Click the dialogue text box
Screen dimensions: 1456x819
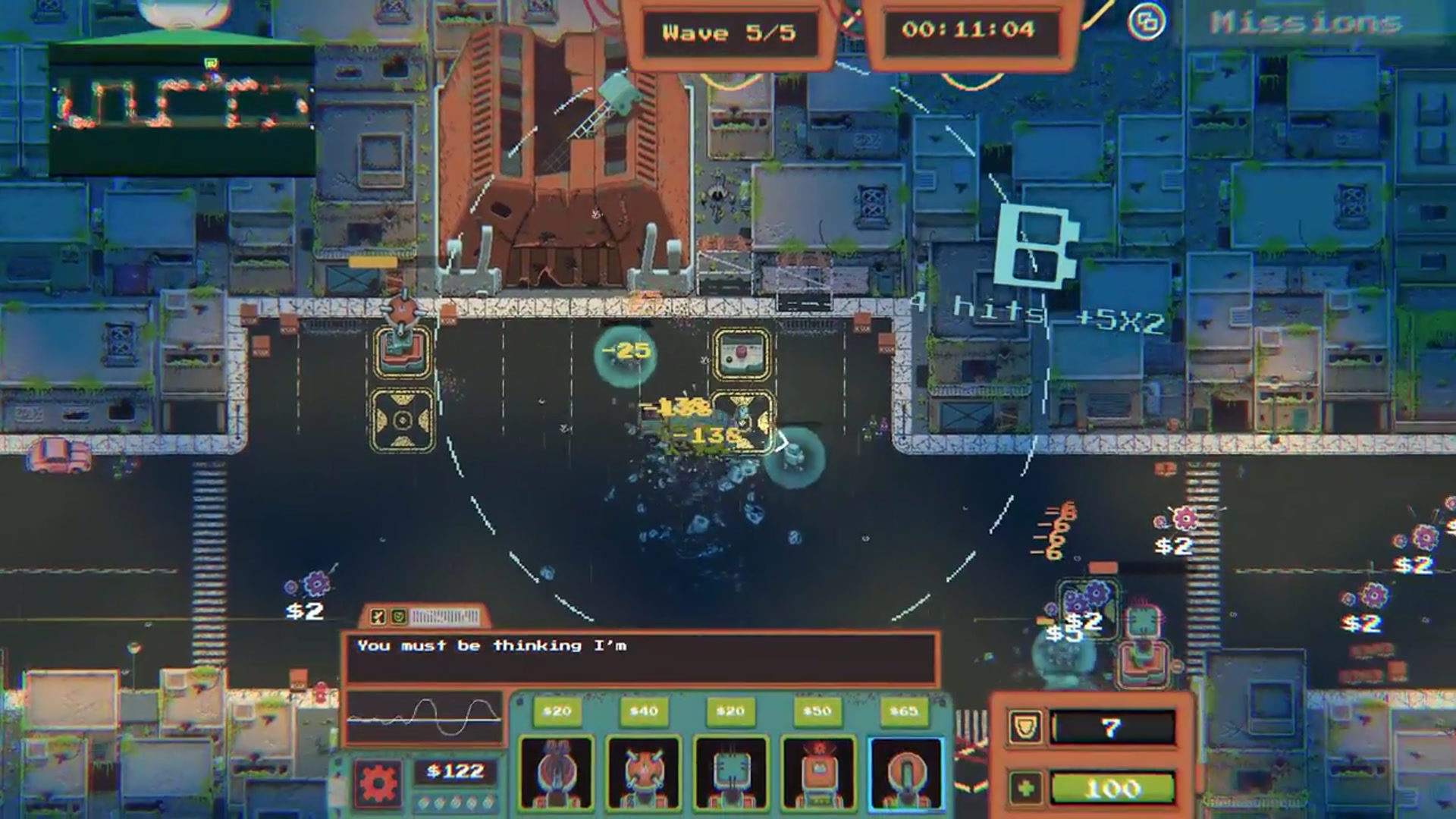click(641, 658)
